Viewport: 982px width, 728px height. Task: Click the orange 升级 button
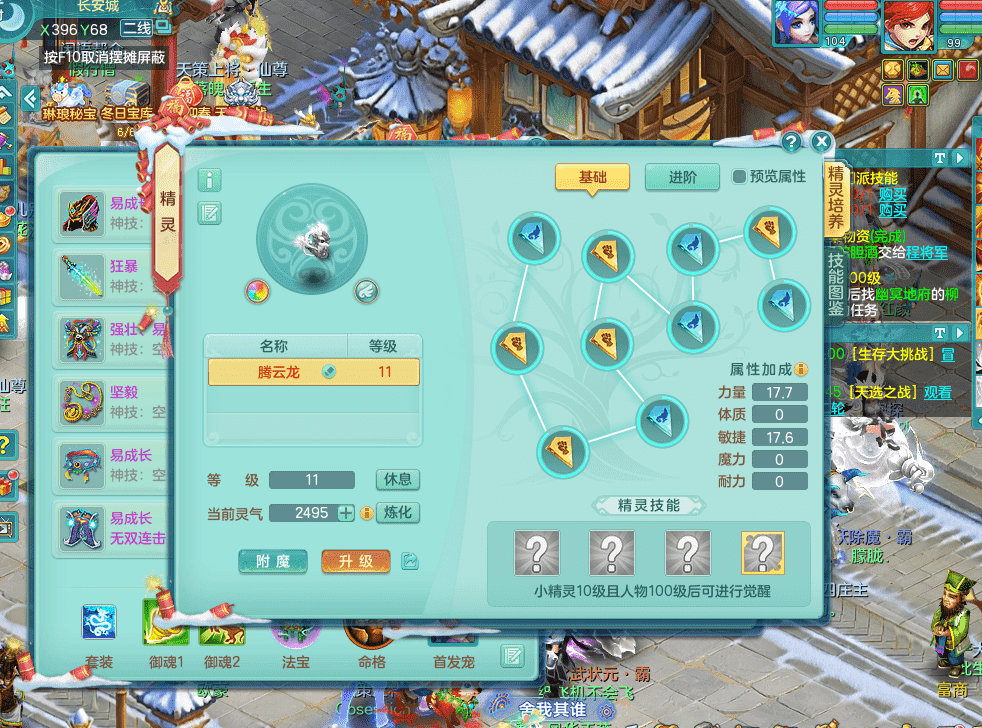click(x=355, y=561)
